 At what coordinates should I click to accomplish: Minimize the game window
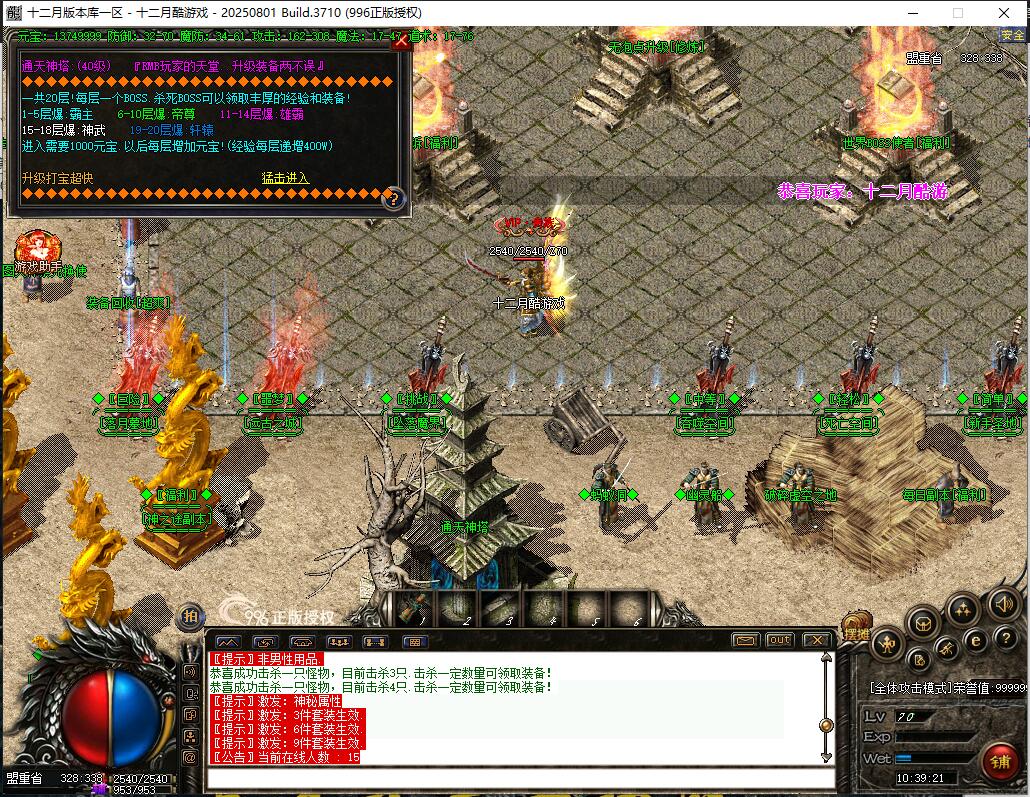tap(912, 13)
